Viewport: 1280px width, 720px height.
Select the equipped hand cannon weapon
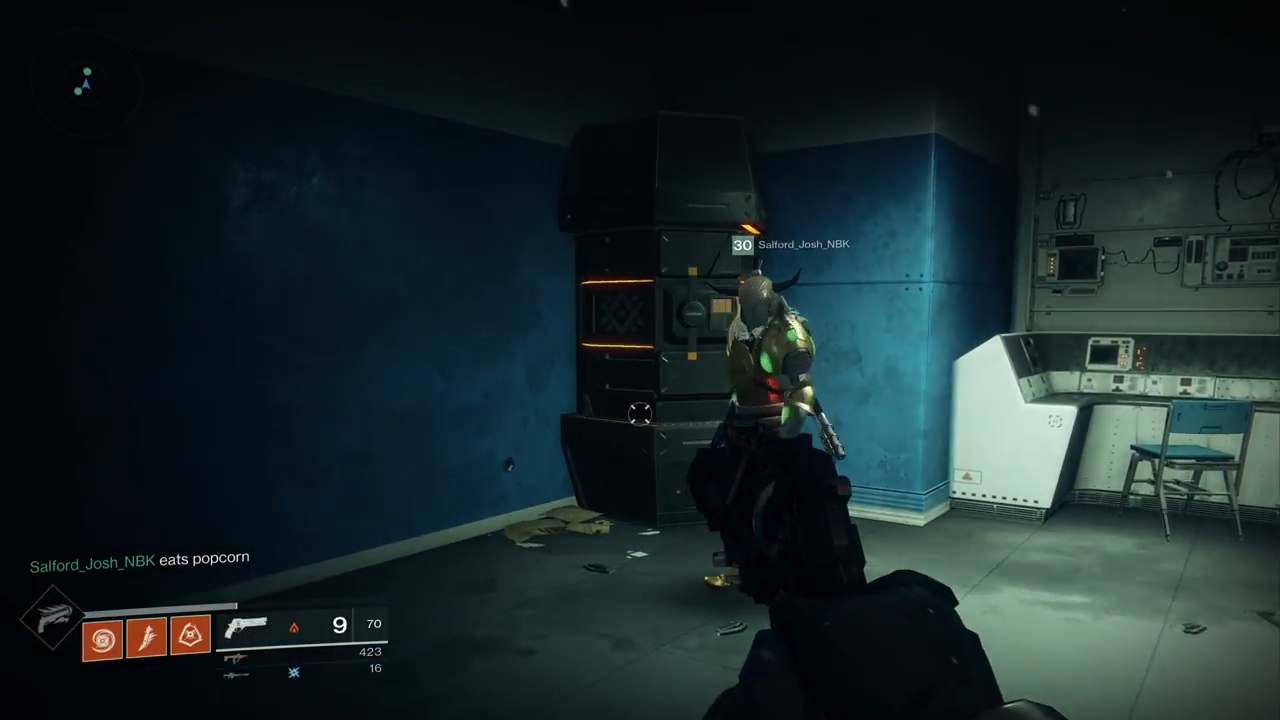246,628
